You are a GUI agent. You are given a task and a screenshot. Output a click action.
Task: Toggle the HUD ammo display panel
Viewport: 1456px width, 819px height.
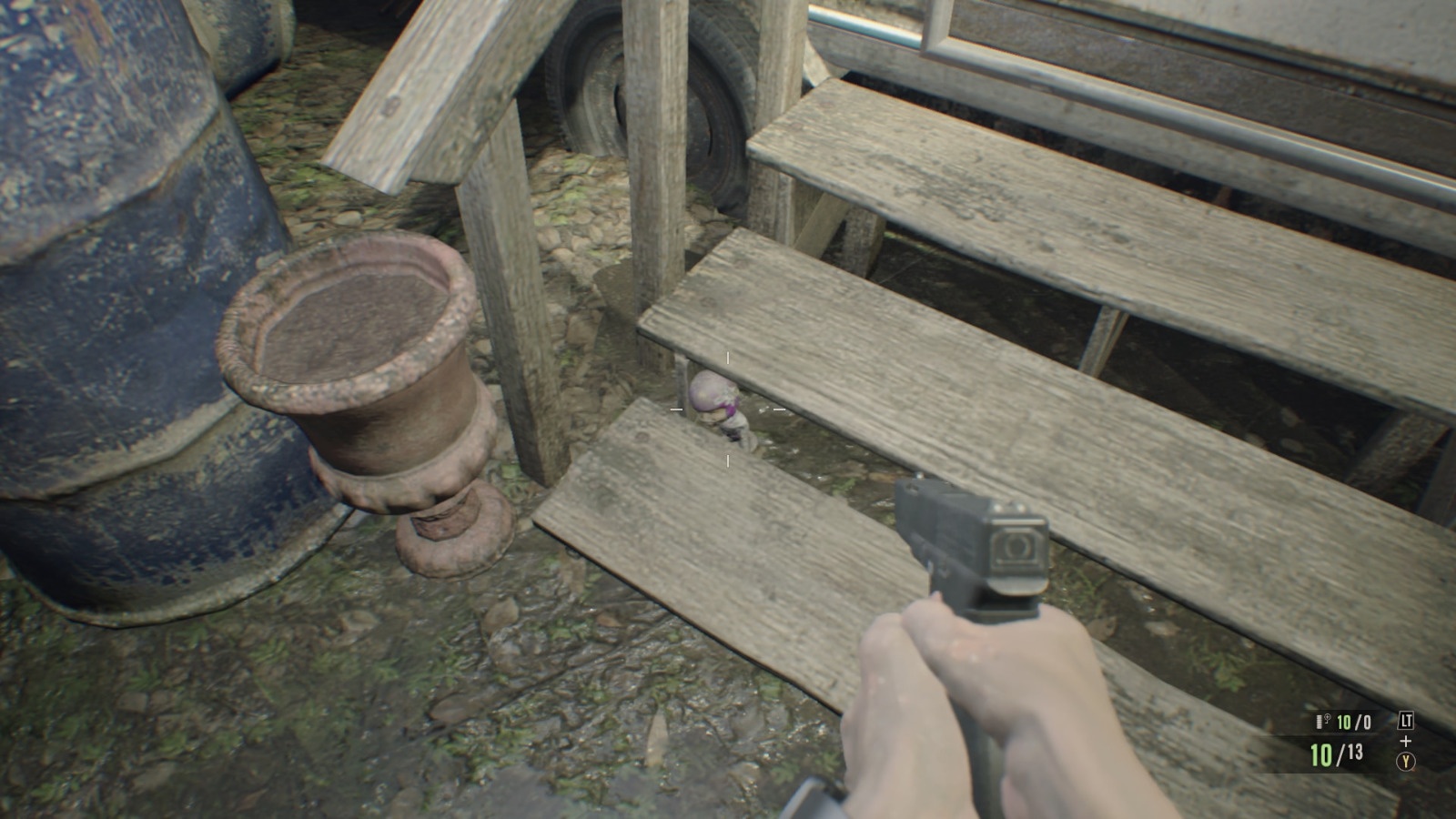1338,737
